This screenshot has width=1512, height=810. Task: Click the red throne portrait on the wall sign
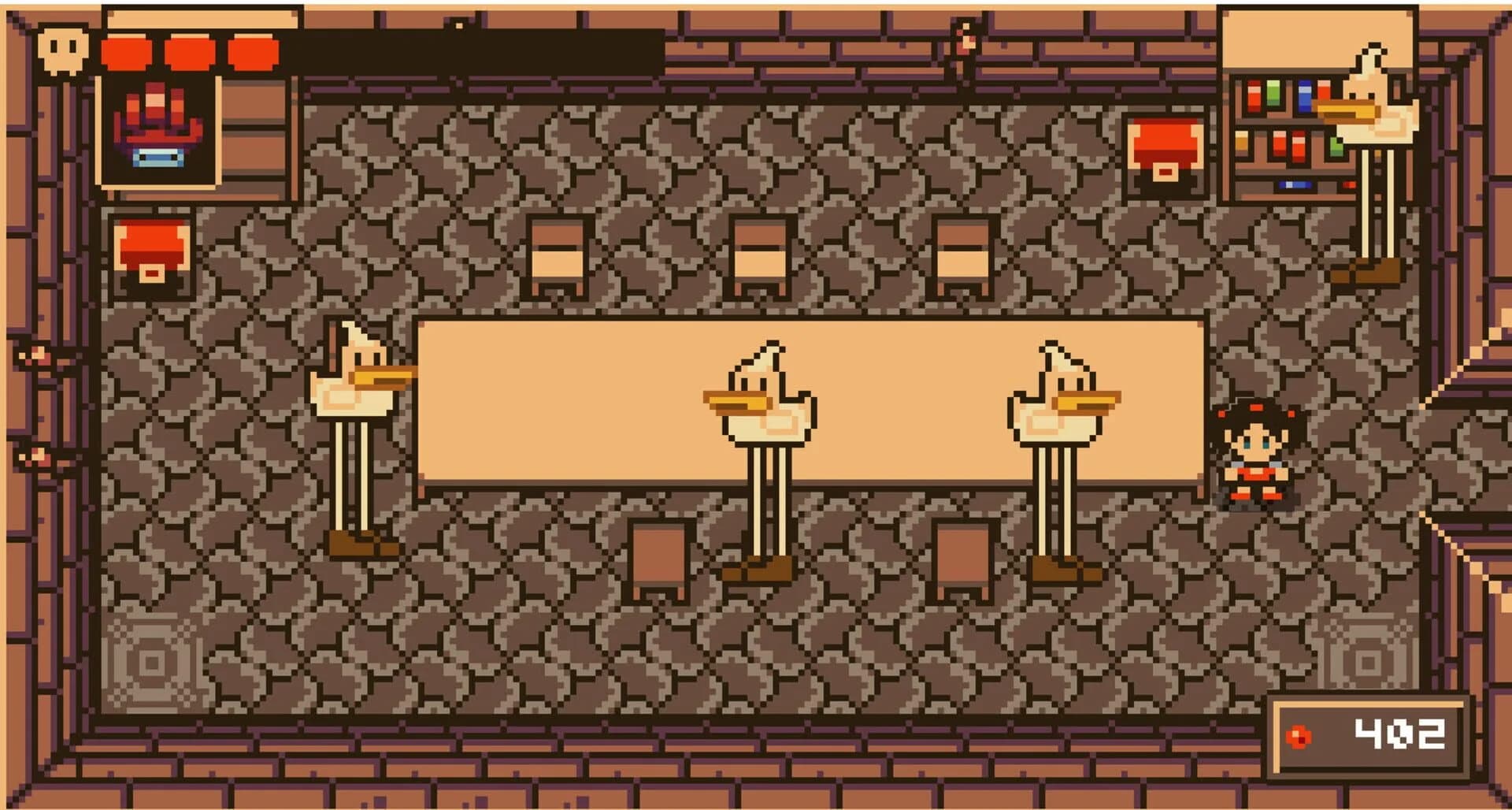[157, 126]
